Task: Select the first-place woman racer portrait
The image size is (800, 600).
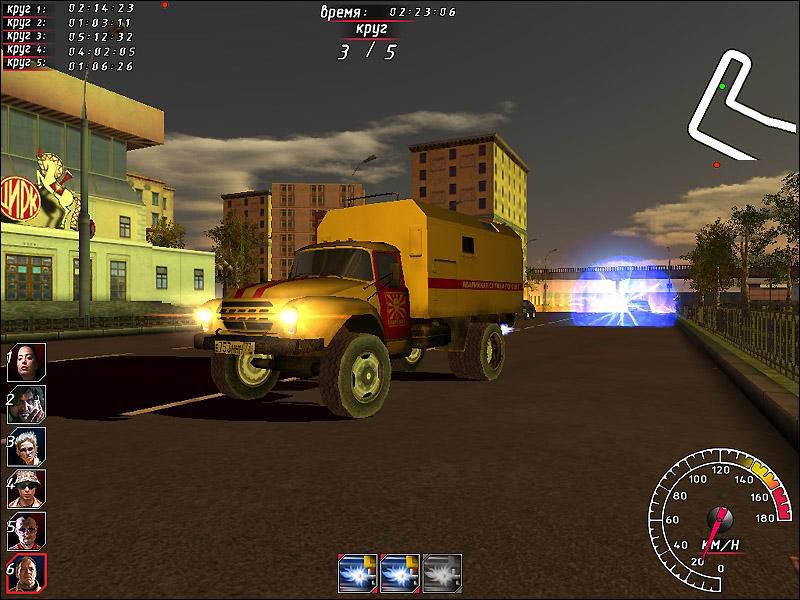Action: pyautogui.click(x=27, y=362)
